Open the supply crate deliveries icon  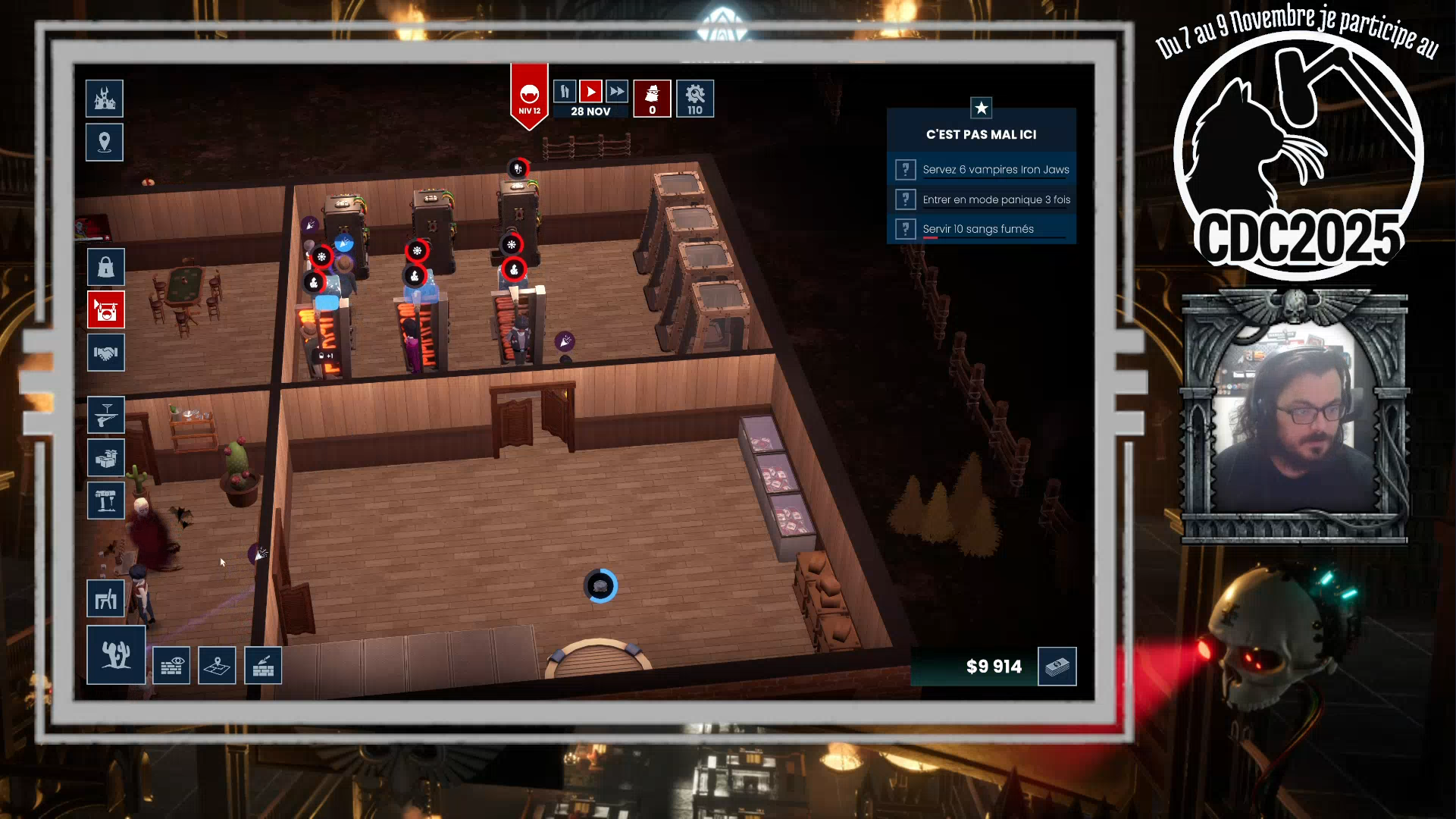coord(105,458)
